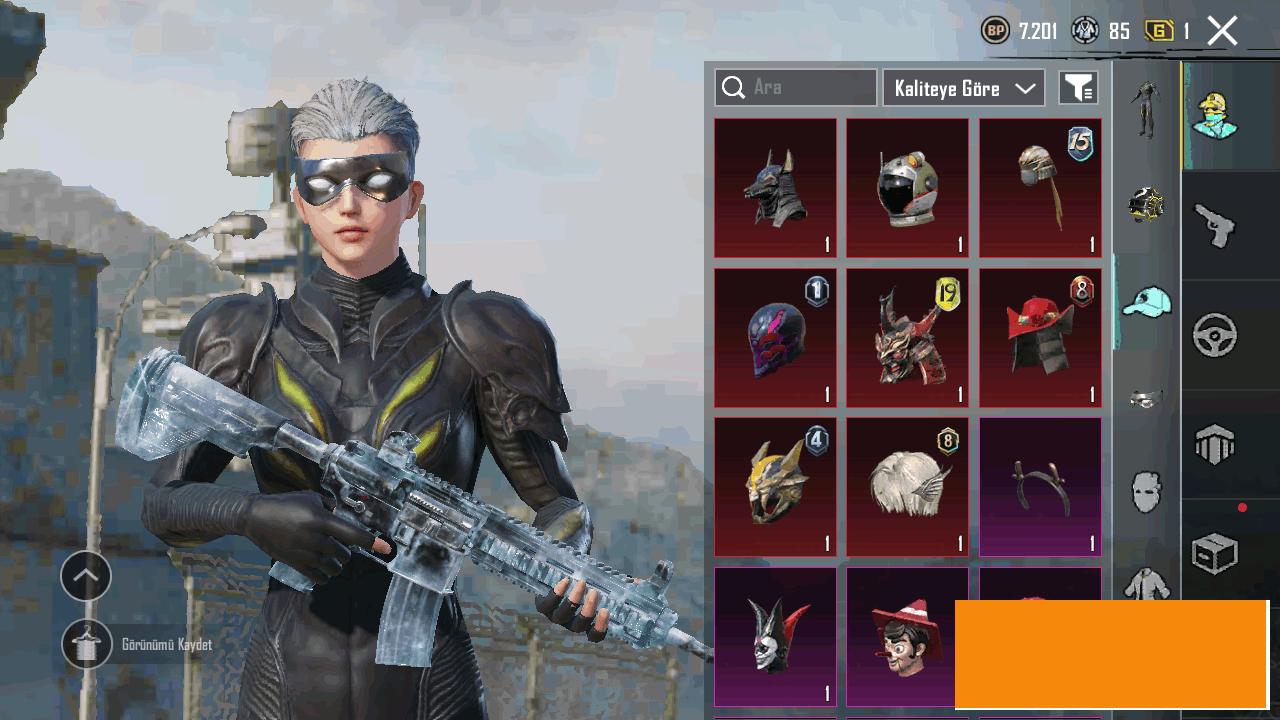Switch to the cyan cap headgear category

[x=1146, y=301]
